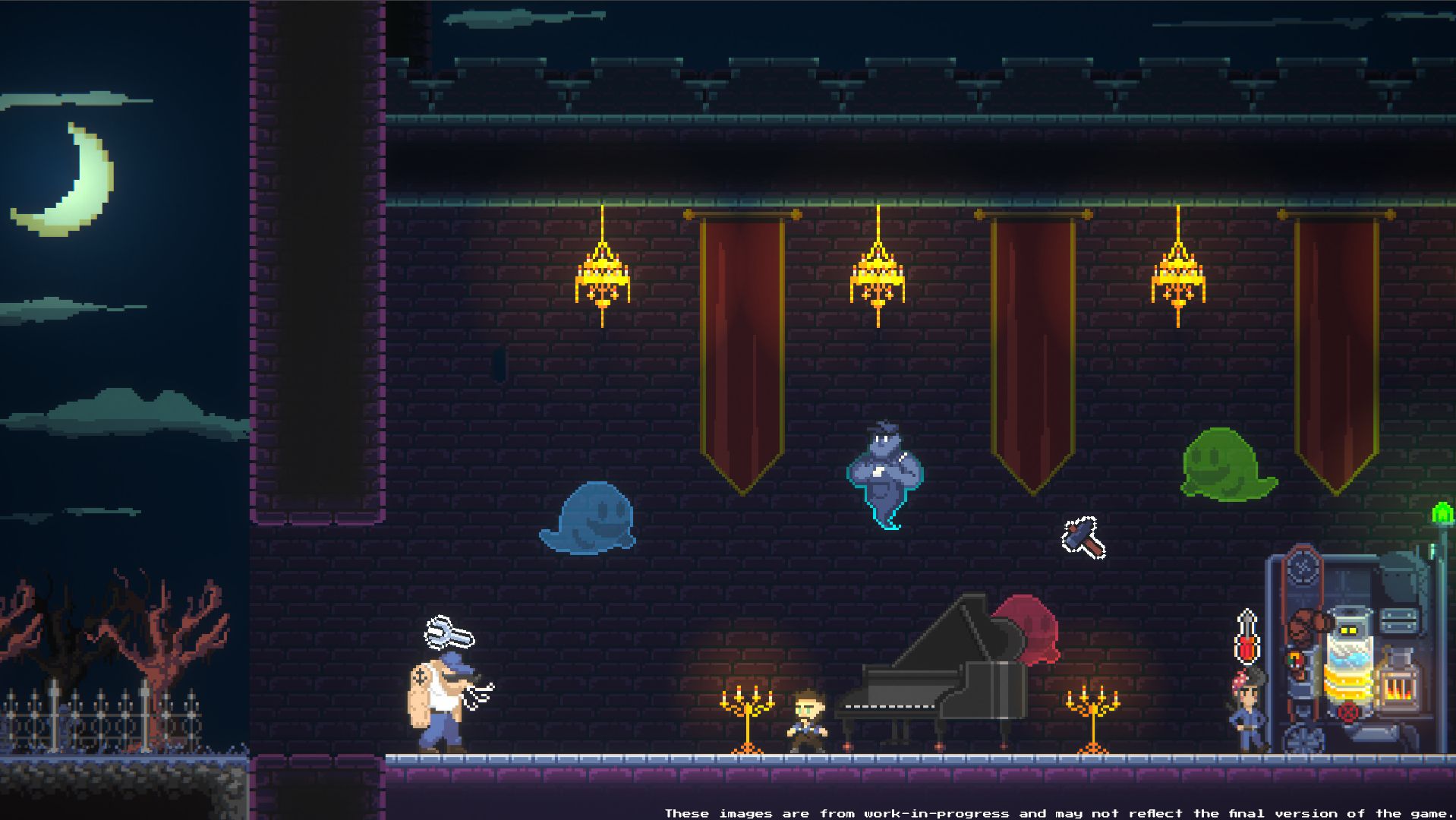1456x820 pixels.
Task: Click the wrench icon above the mechanic
Action: pos(448,633)
